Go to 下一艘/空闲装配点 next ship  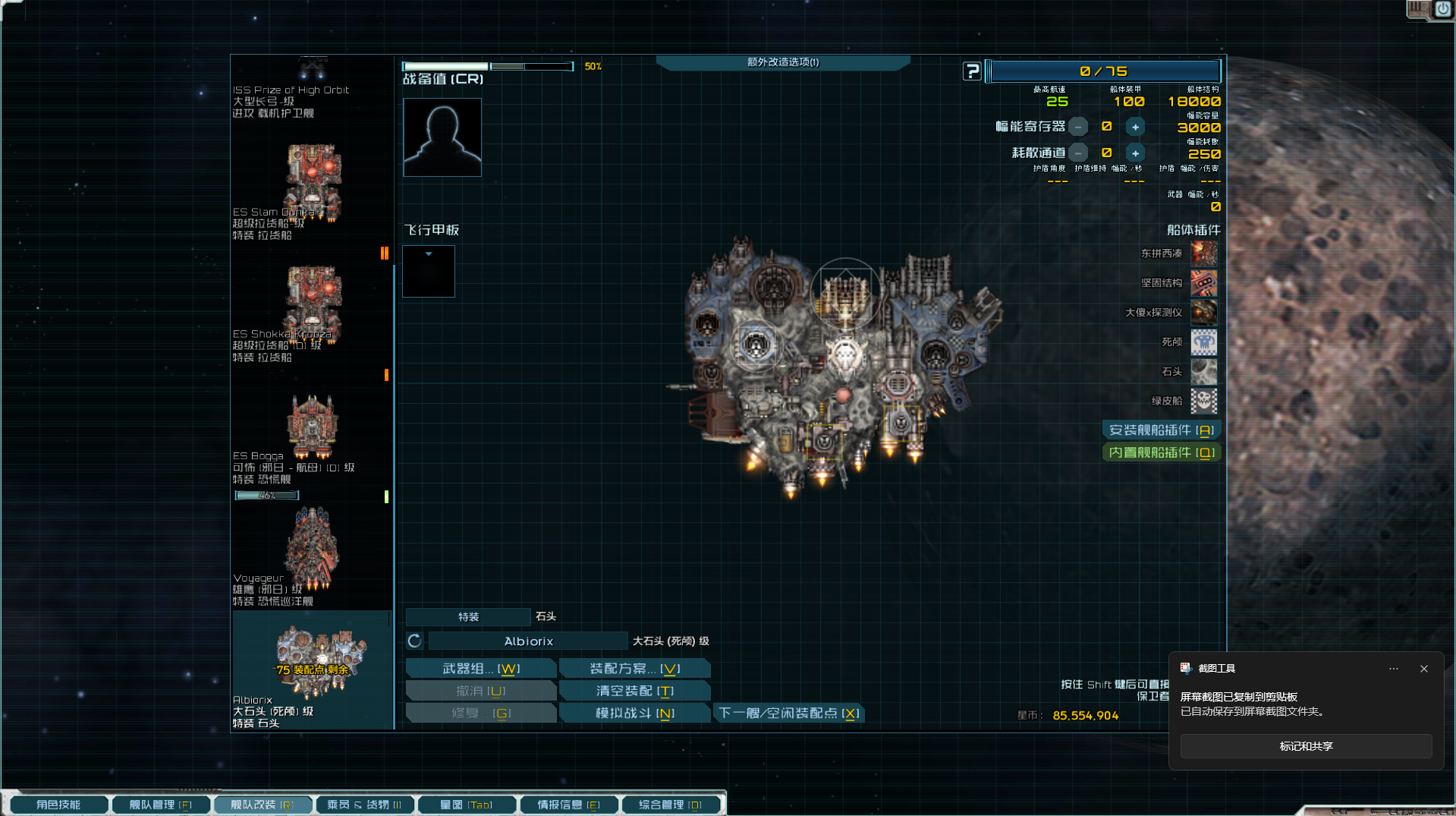788,714
